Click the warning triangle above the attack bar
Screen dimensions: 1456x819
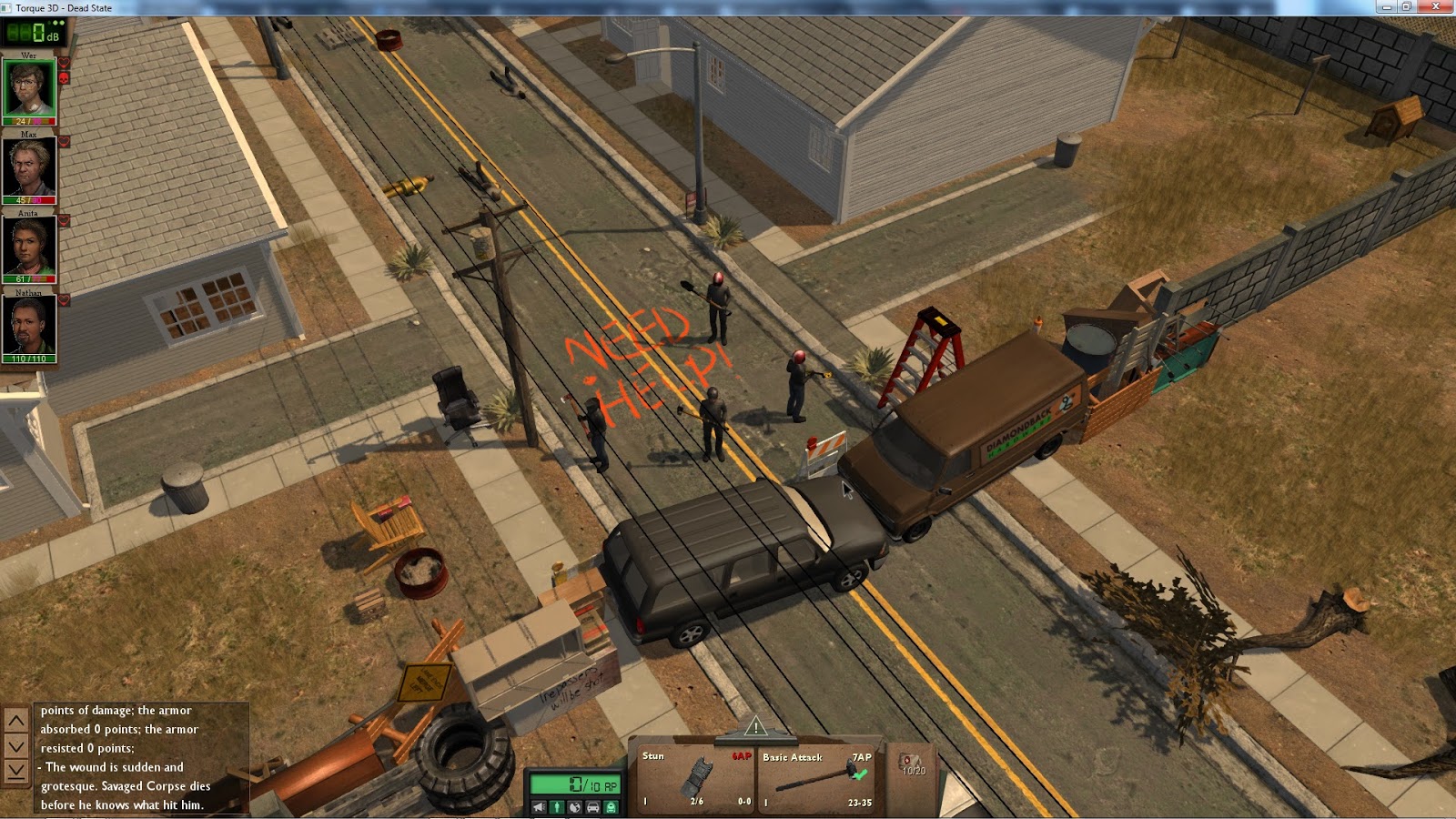[755, 728]
